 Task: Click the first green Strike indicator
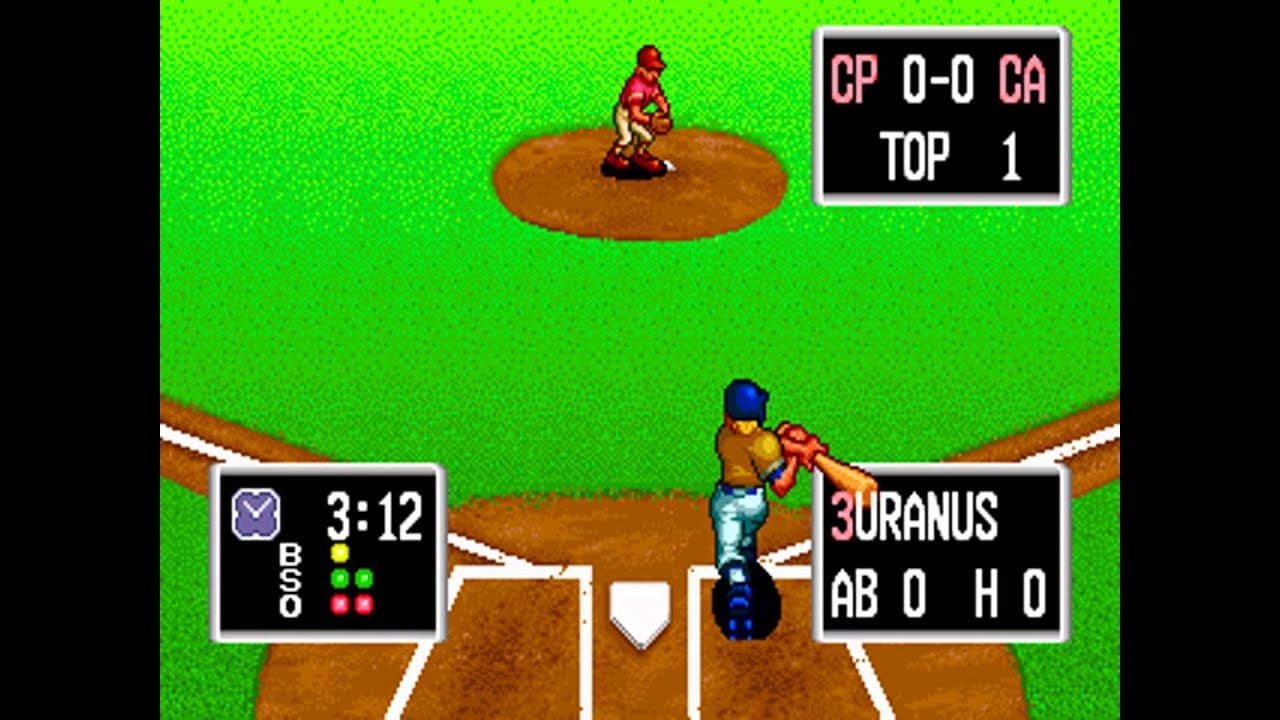coord(339,577)
